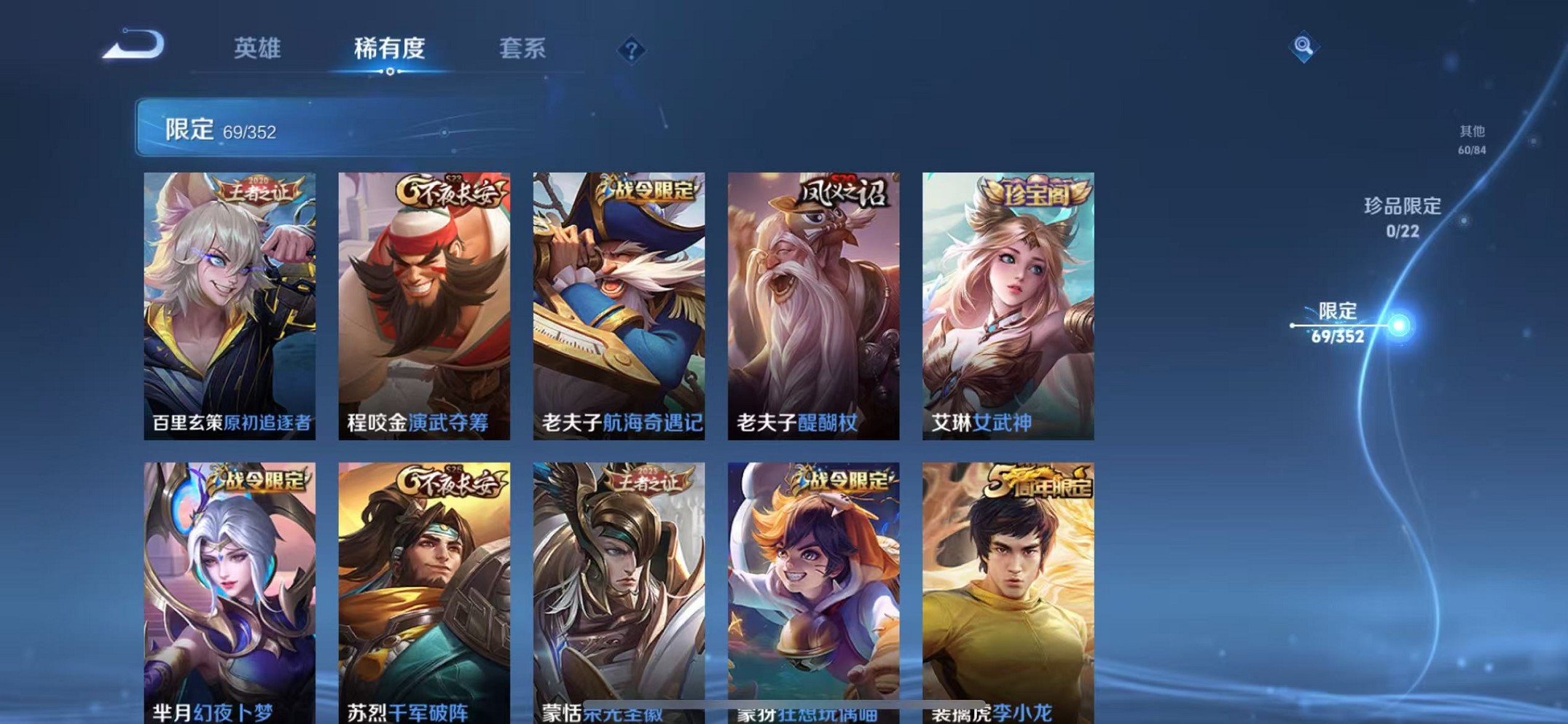Switch to the 套系 tab
The width and height of the screenshot is (1568, 724).
click(522, 50)
